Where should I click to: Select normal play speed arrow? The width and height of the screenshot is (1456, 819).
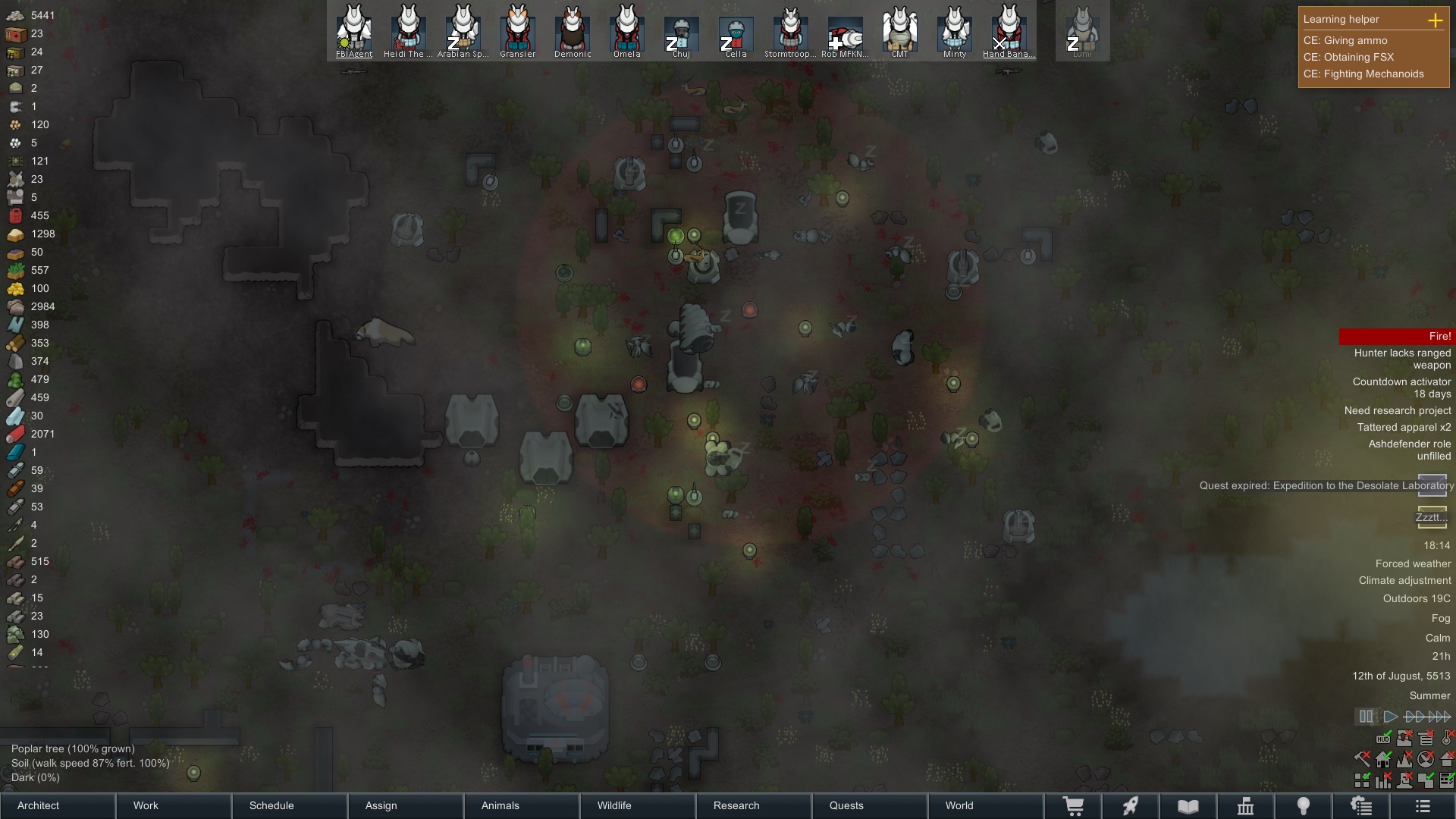click(x=1392, y=717)
